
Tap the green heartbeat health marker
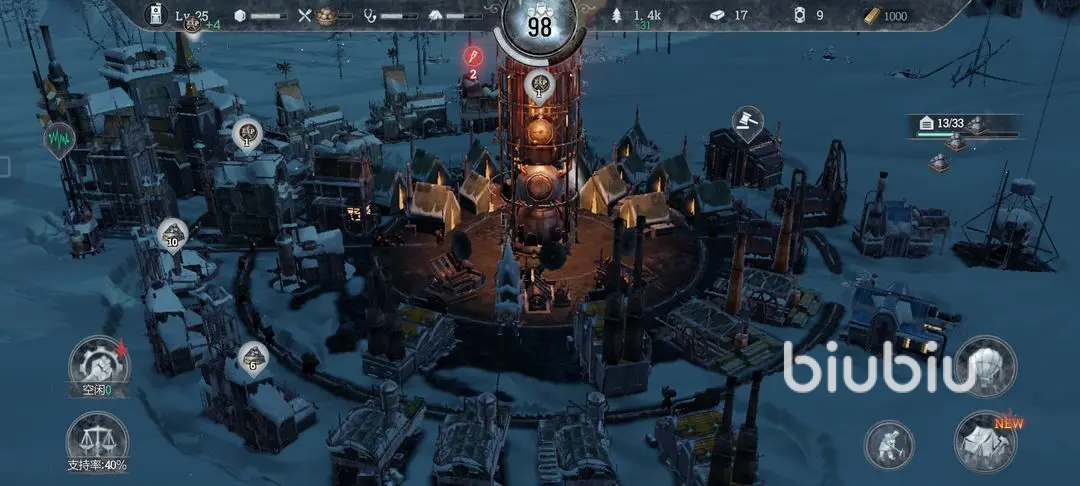(x=59, y=139)
